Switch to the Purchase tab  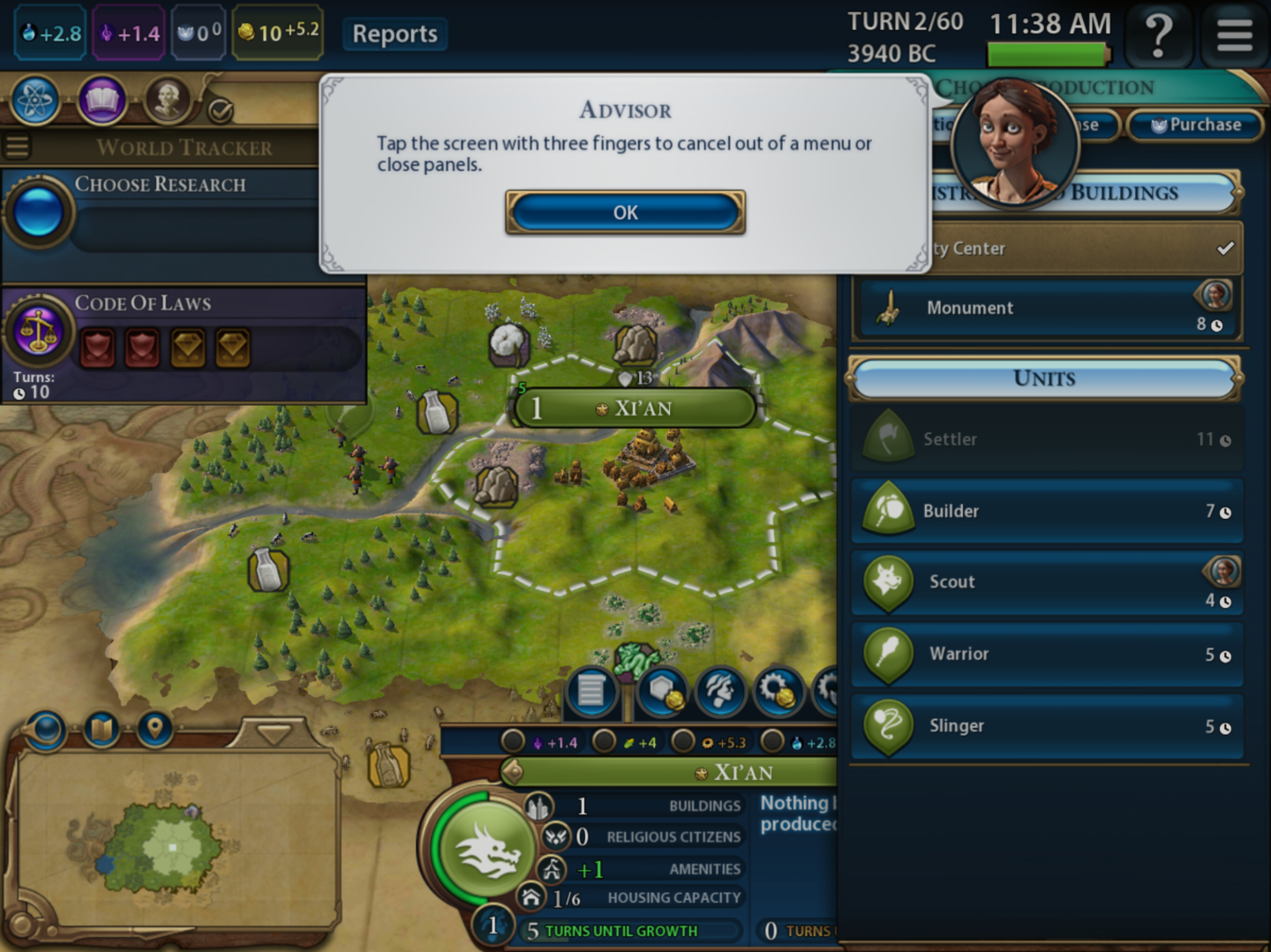pos(1196,124)
